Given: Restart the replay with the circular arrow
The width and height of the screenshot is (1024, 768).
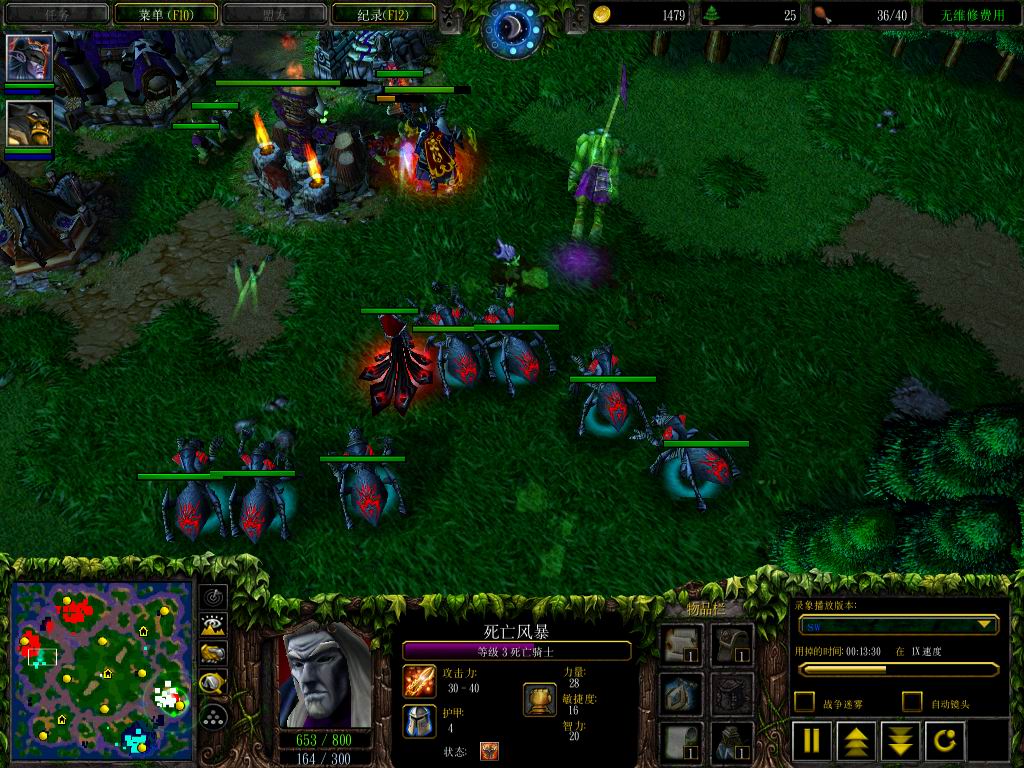Looking at the screenshot, I should point(944,741).
